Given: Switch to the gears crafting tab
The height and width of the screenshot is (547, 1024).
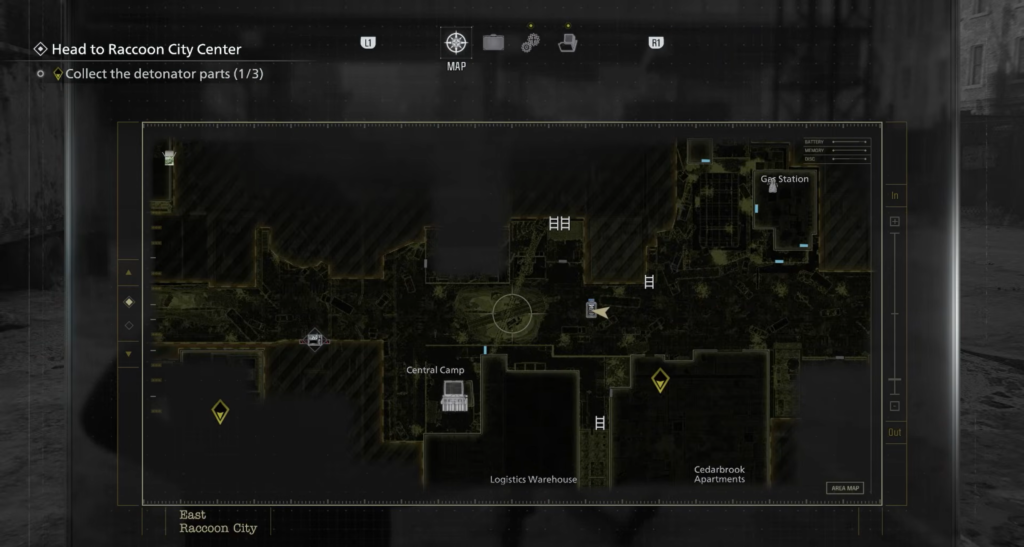Looking at the screenshot, I should tap(530, 43).
